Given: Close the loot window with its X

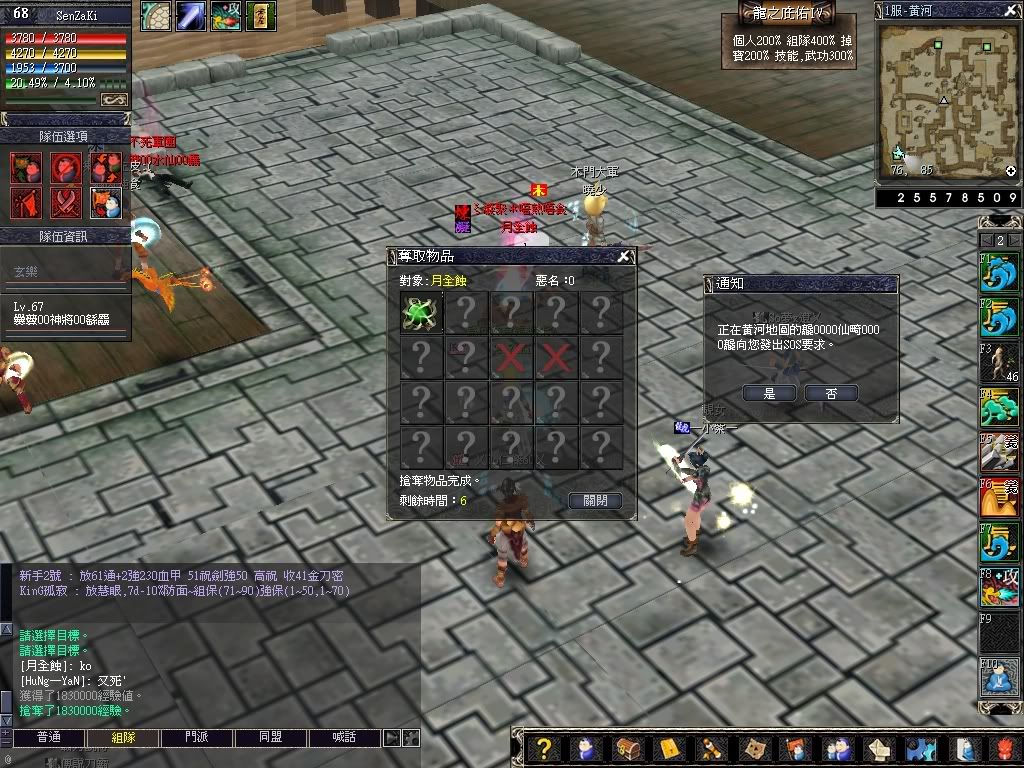Looking at the screenshot, I should (x=624, y=257).
